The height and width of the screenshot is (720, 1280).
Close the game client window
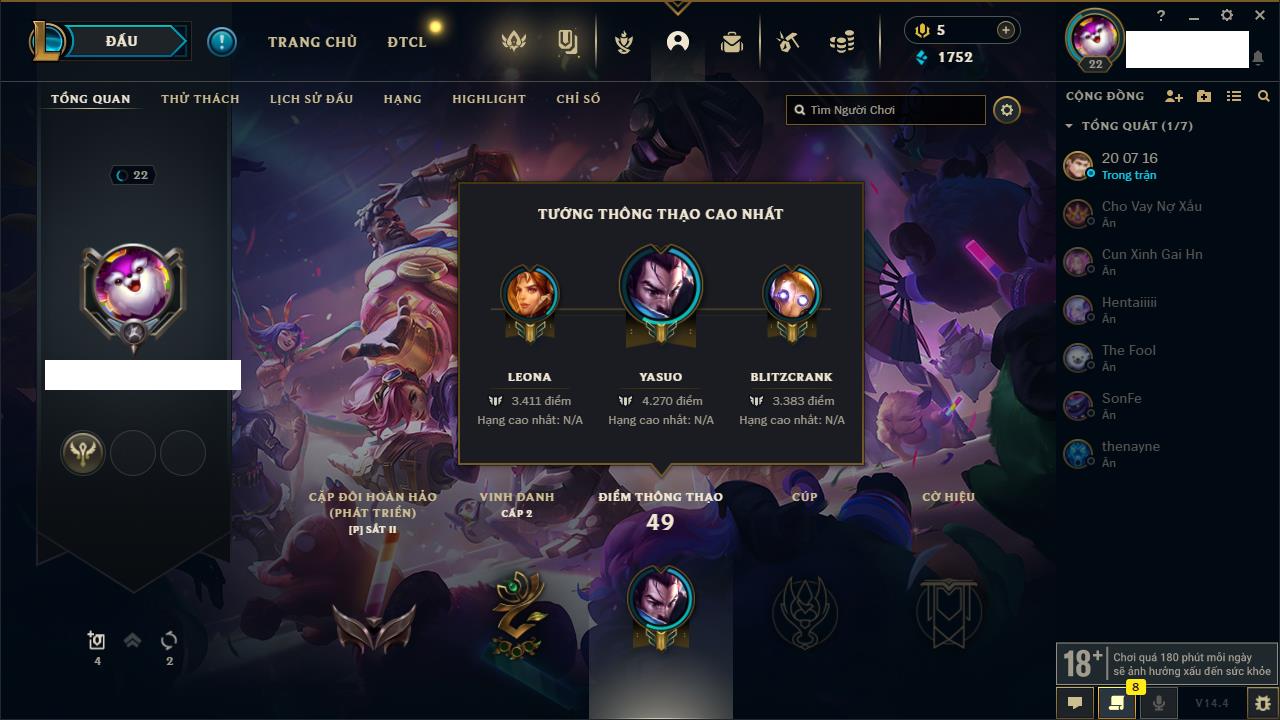[1259, 16]
